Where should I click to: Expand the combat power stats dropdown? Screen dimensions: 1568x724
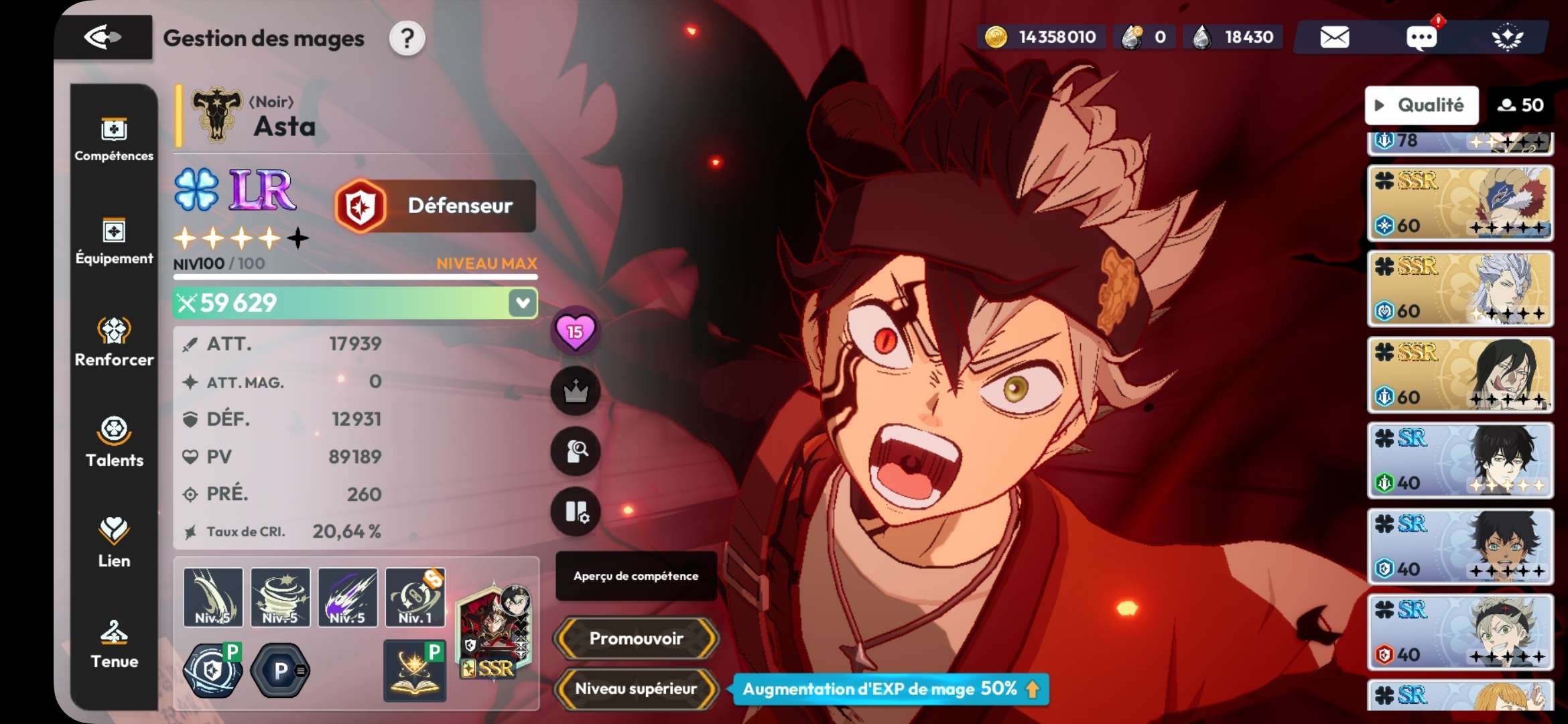pyautogui.click(x=523, y=303)
